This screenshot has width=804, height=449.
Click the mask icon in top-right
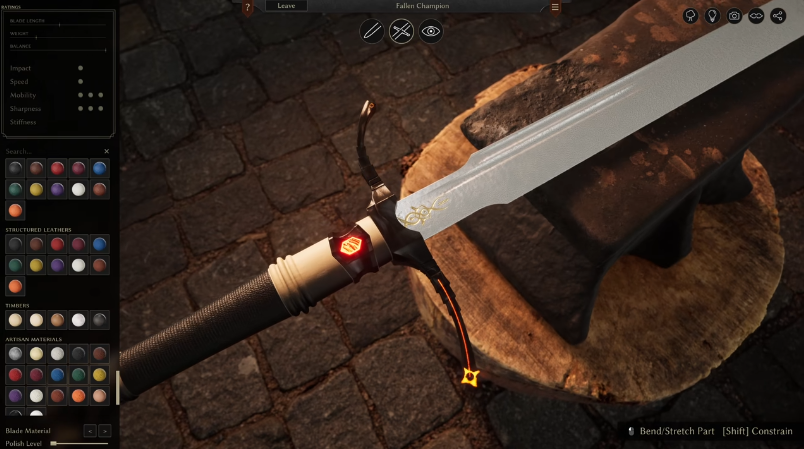(756, 16)
